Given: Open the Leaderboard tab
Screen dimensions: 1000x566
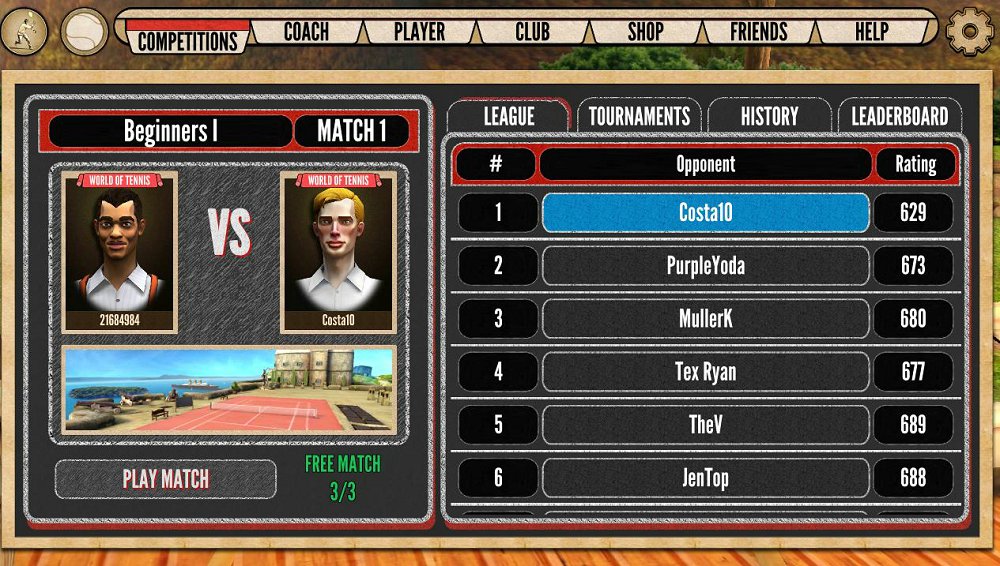Looking at the screenshot, I should coord(899,116).
